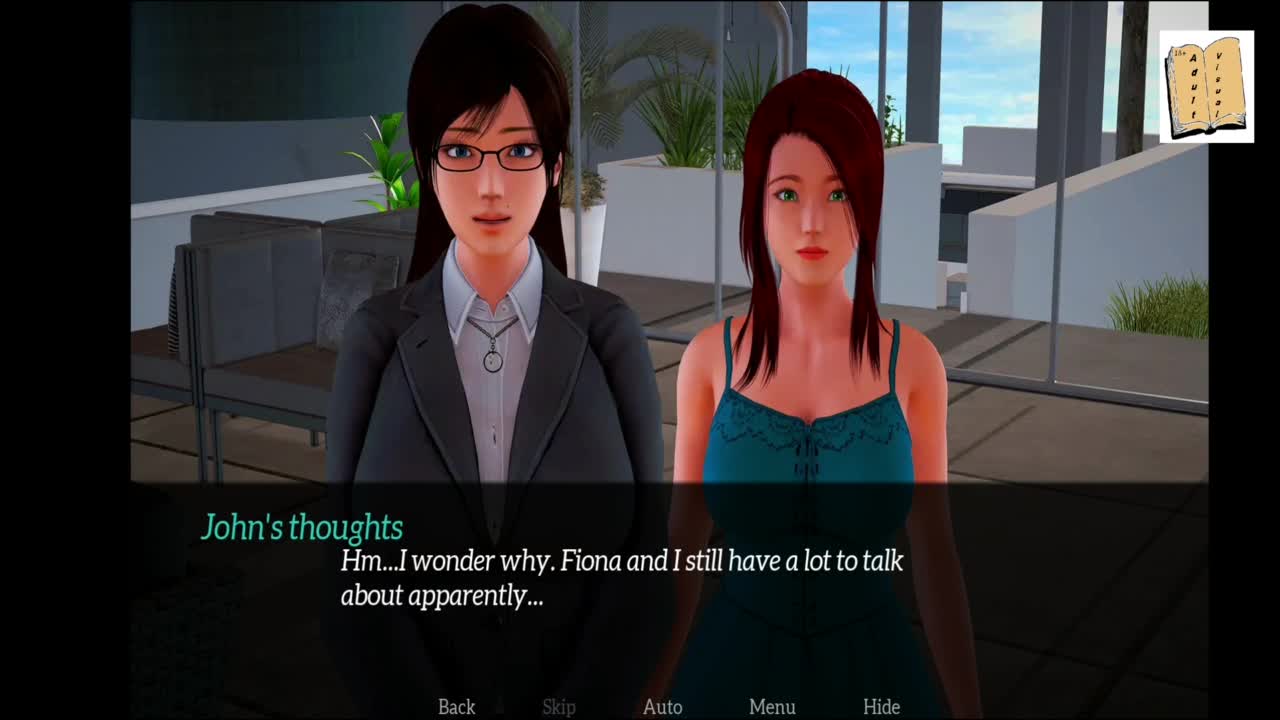Click the Skip button
Viewport: 1280px width, 720px height.
559,707
